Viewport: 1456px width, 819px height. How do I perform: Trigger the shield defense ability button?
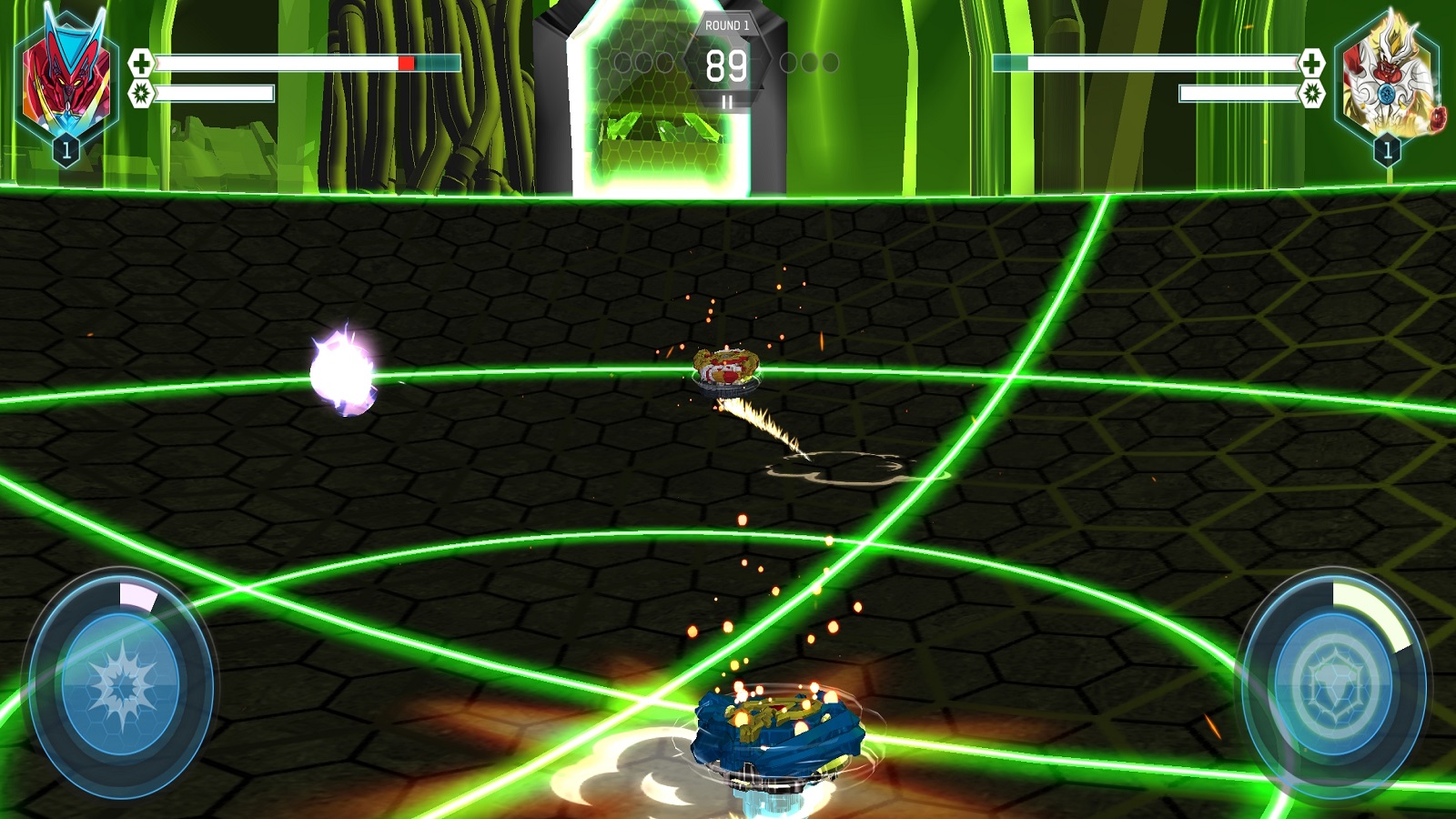pyautogui.click(x=1334, y=684)
